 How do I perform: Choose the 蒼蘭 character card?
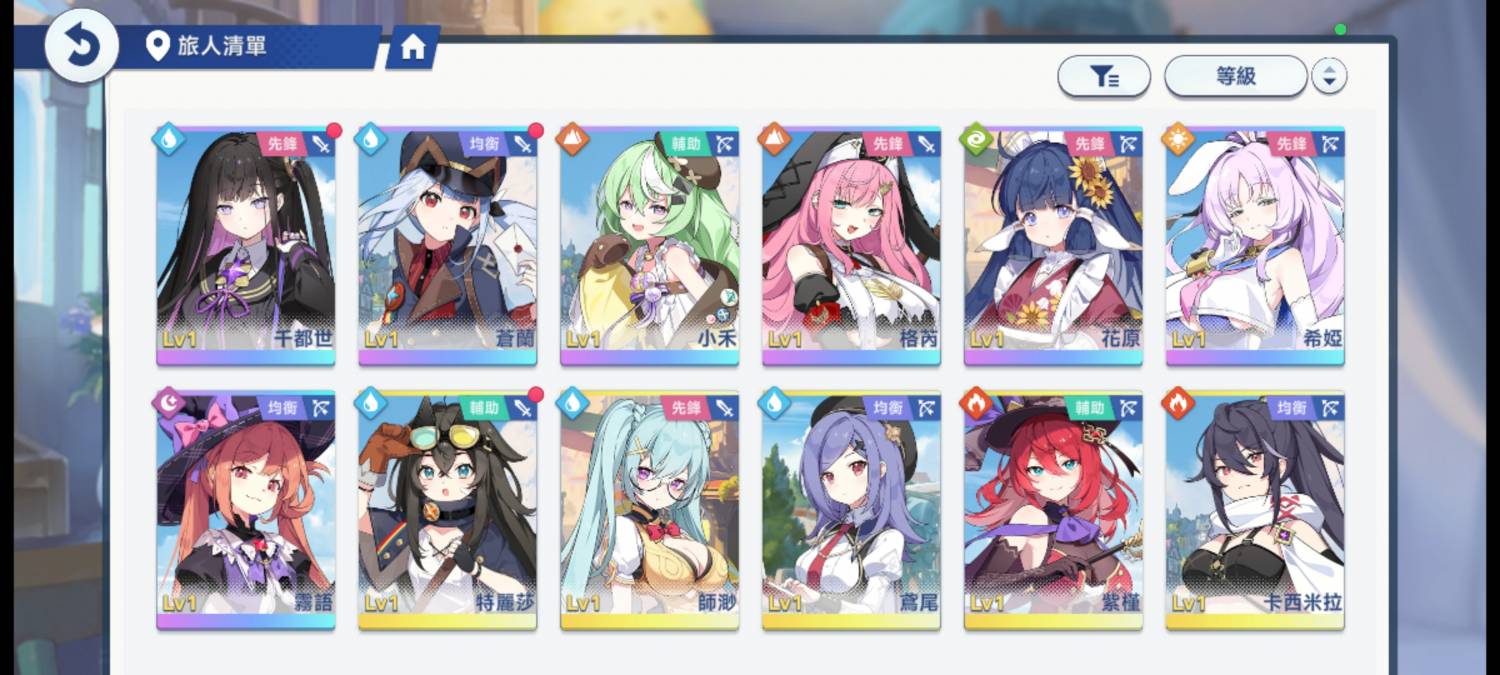coord(448,245)
